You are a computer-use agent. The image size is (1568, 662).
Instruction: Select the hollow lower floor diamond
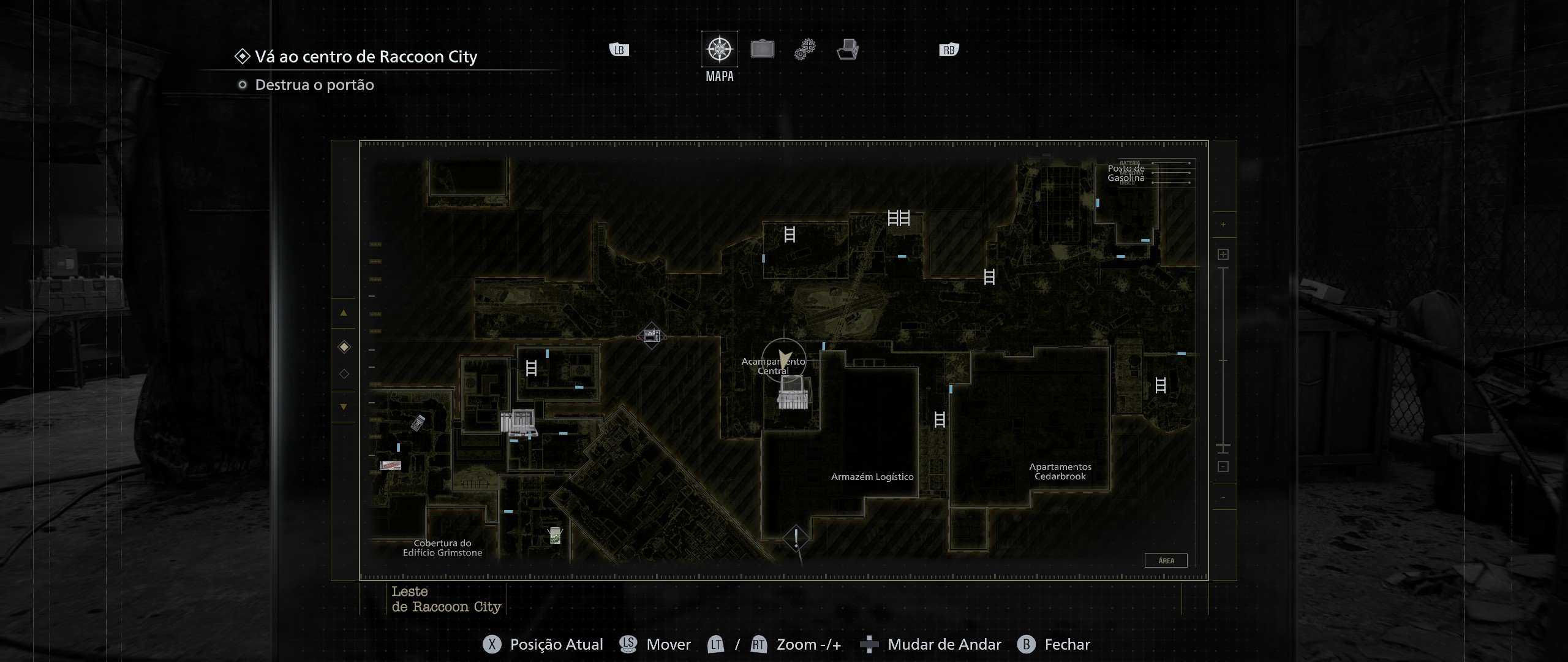click(344, 374)
